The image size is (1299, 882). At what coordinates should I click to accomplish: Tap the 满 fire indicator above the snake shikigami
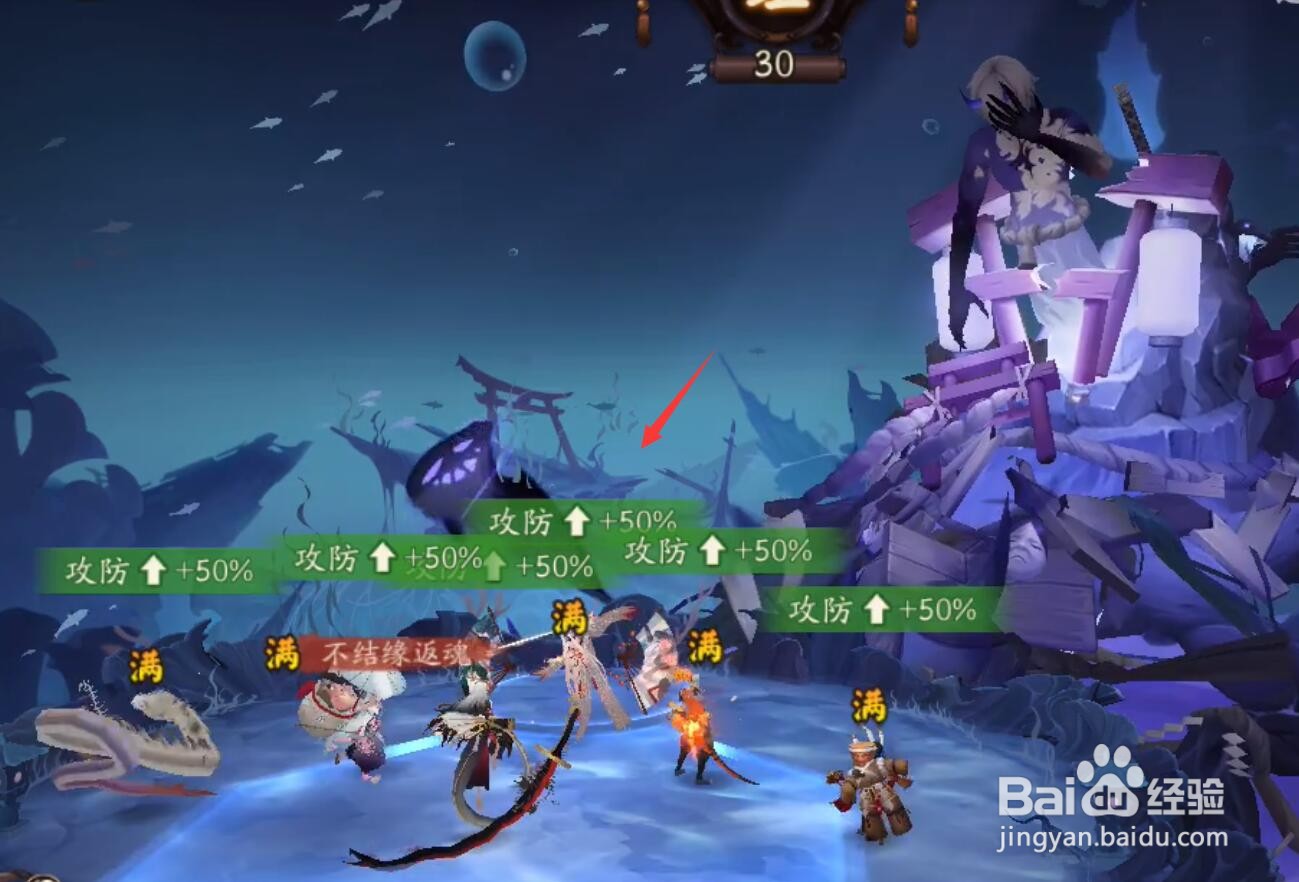click(146, 668)
